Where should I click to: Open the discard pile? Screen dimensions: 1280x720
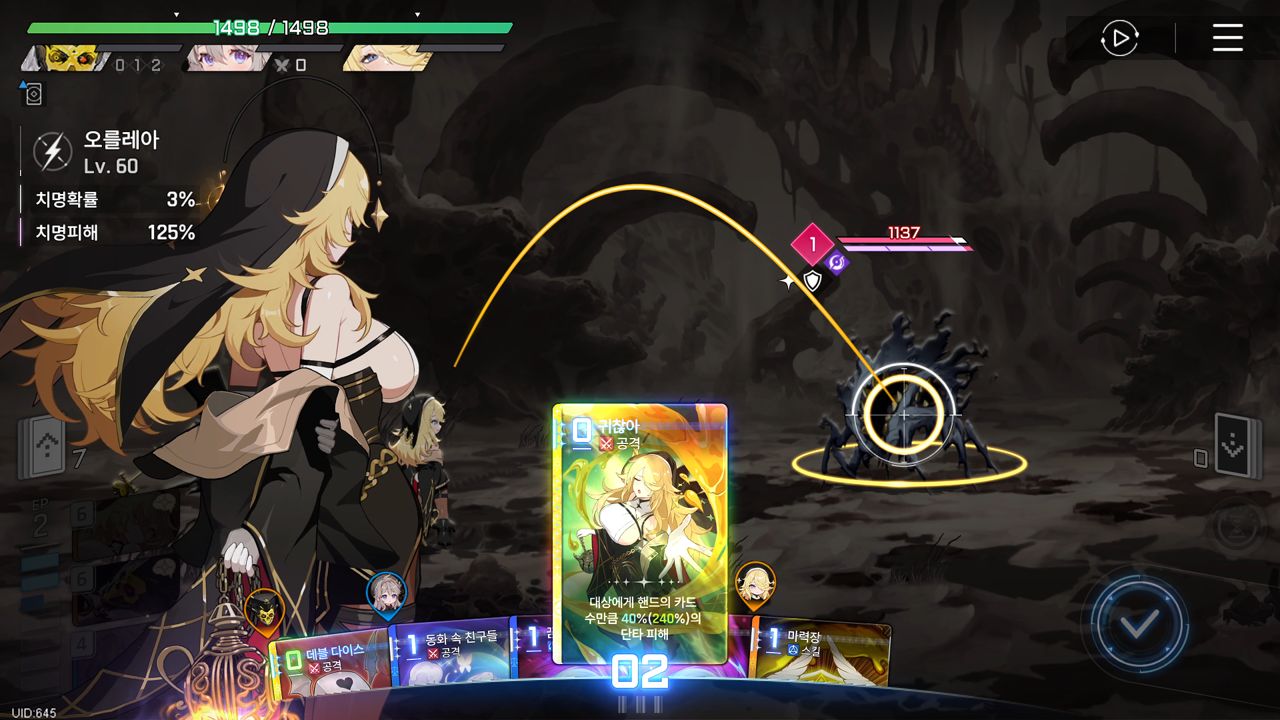(1234, 446)
